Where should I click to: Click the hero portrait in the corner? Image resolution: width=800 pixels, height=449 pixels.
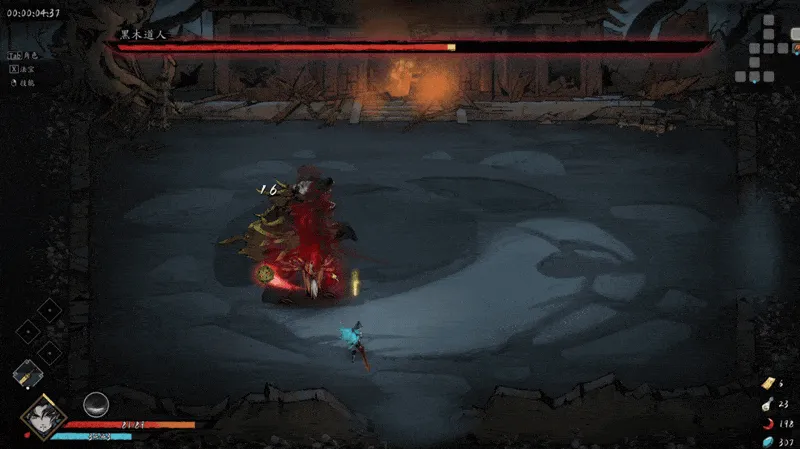pyautogui.click(x=43, y=414)
